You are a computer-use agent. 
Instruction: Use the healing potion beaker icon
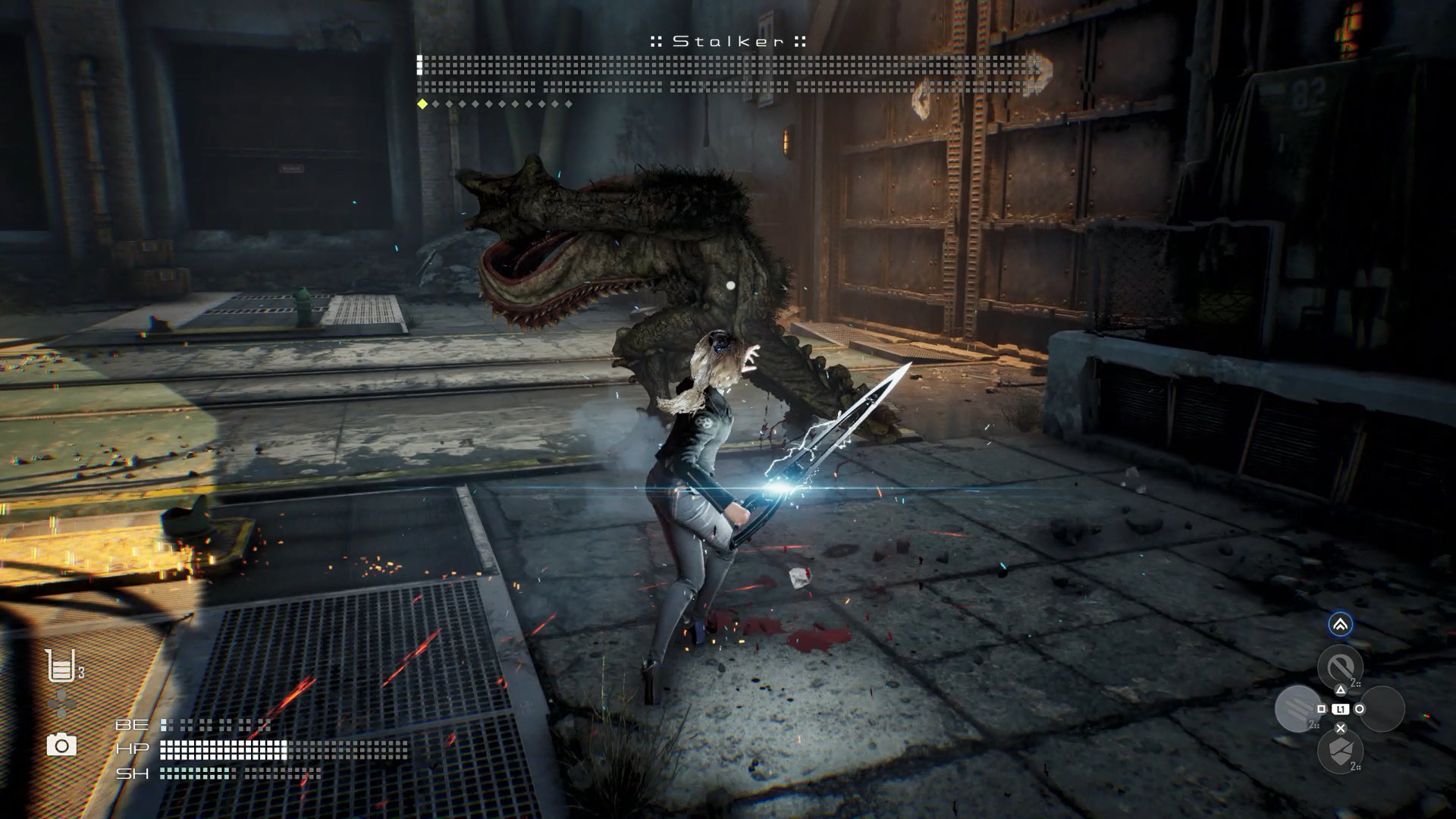pyautogui.click(x=61, y=667)
